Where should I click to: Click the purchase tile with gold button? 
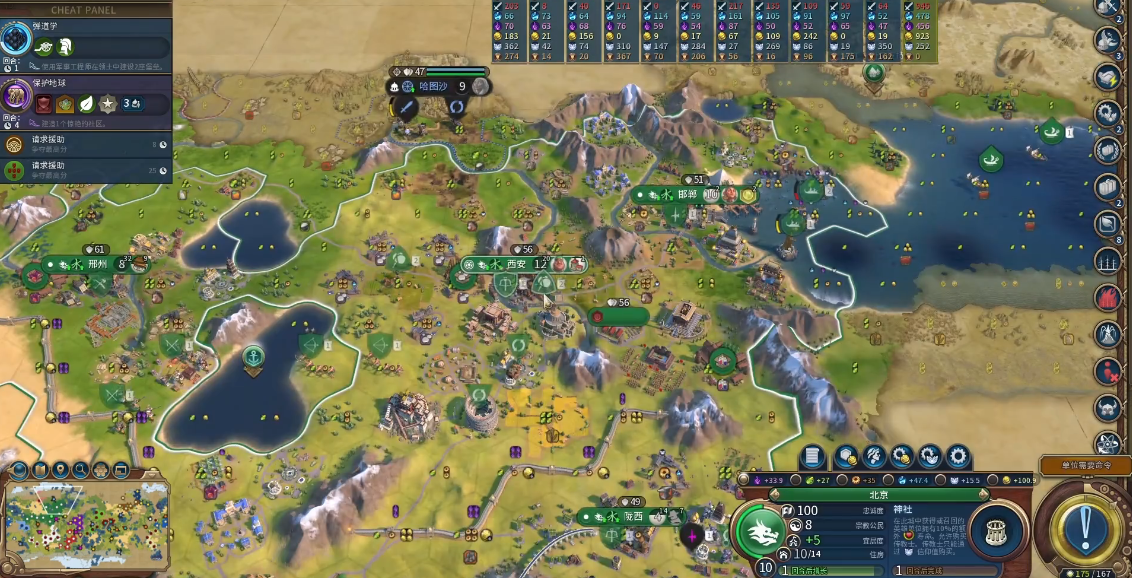click(x=845, y=457)
